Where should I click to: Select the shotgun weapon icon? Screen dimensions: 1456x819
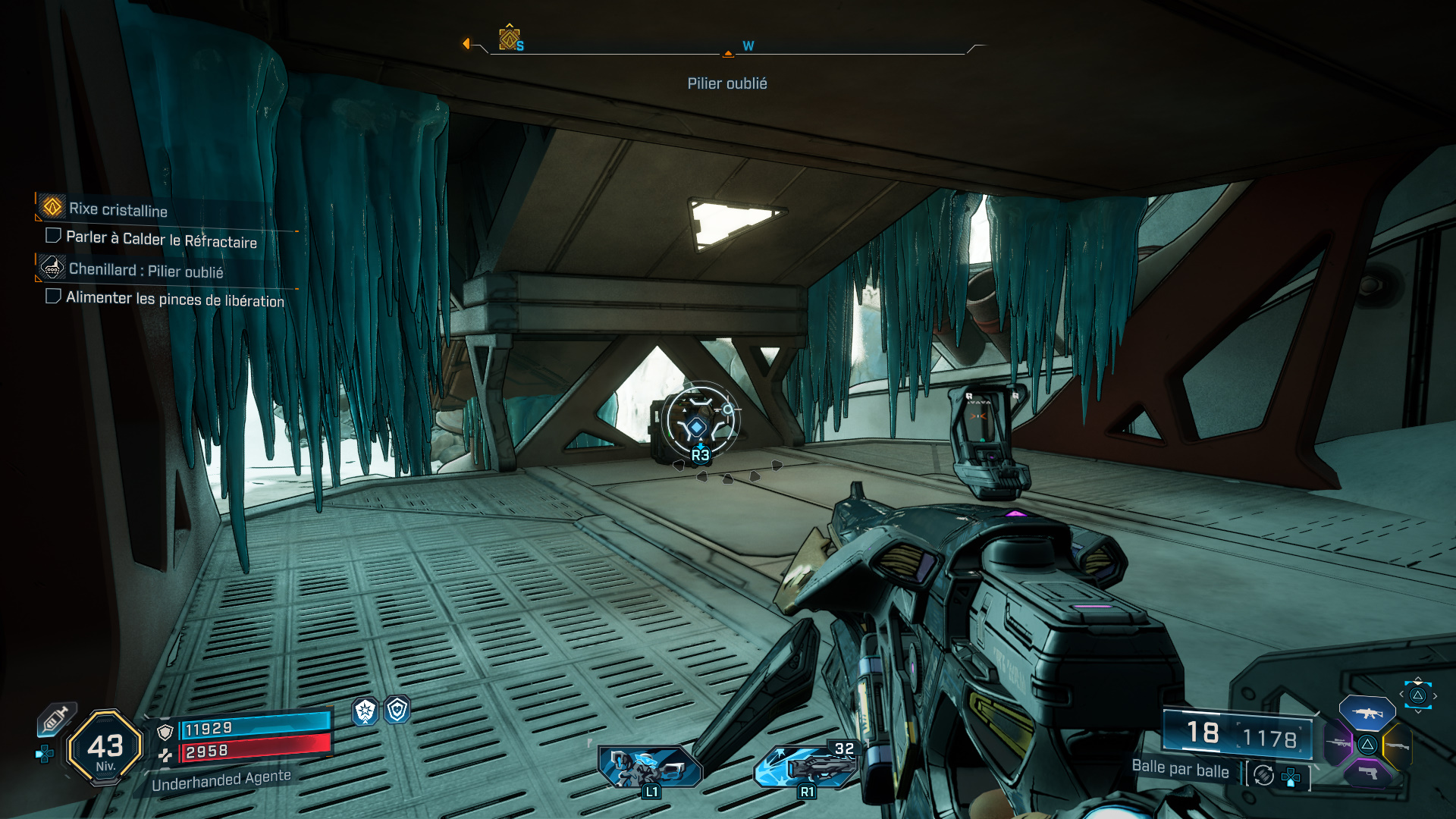pyautogui.click(x=1398, y=745)
